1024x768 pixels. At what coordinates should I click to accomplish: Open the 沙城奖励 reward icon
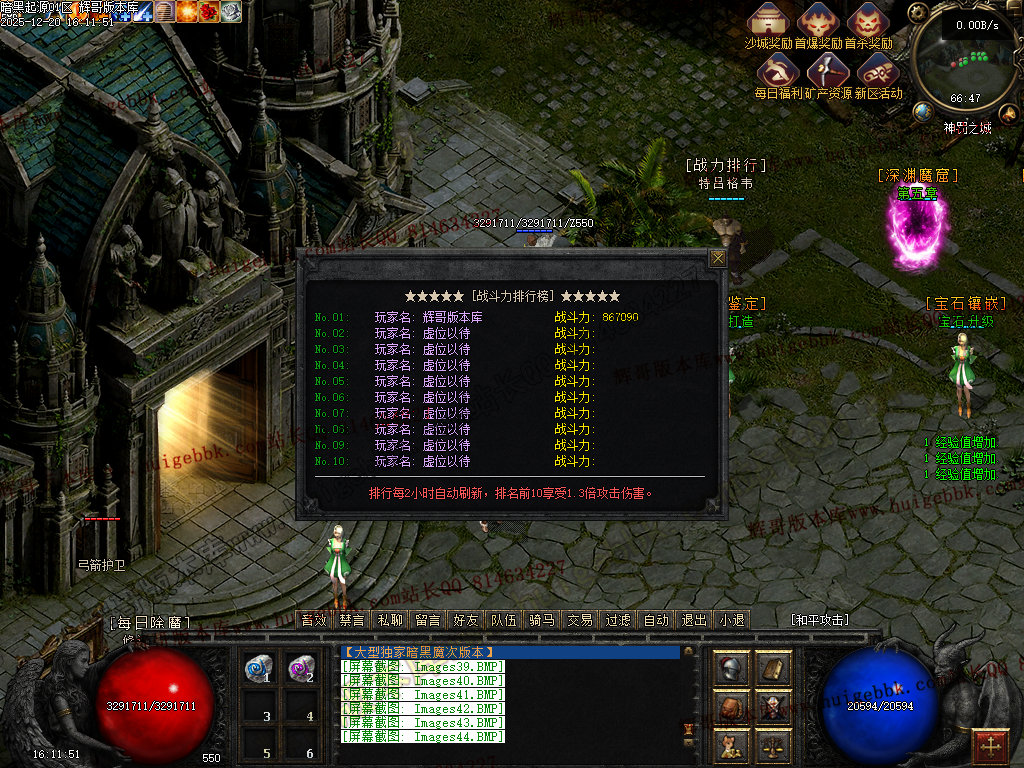coord(769,22)
